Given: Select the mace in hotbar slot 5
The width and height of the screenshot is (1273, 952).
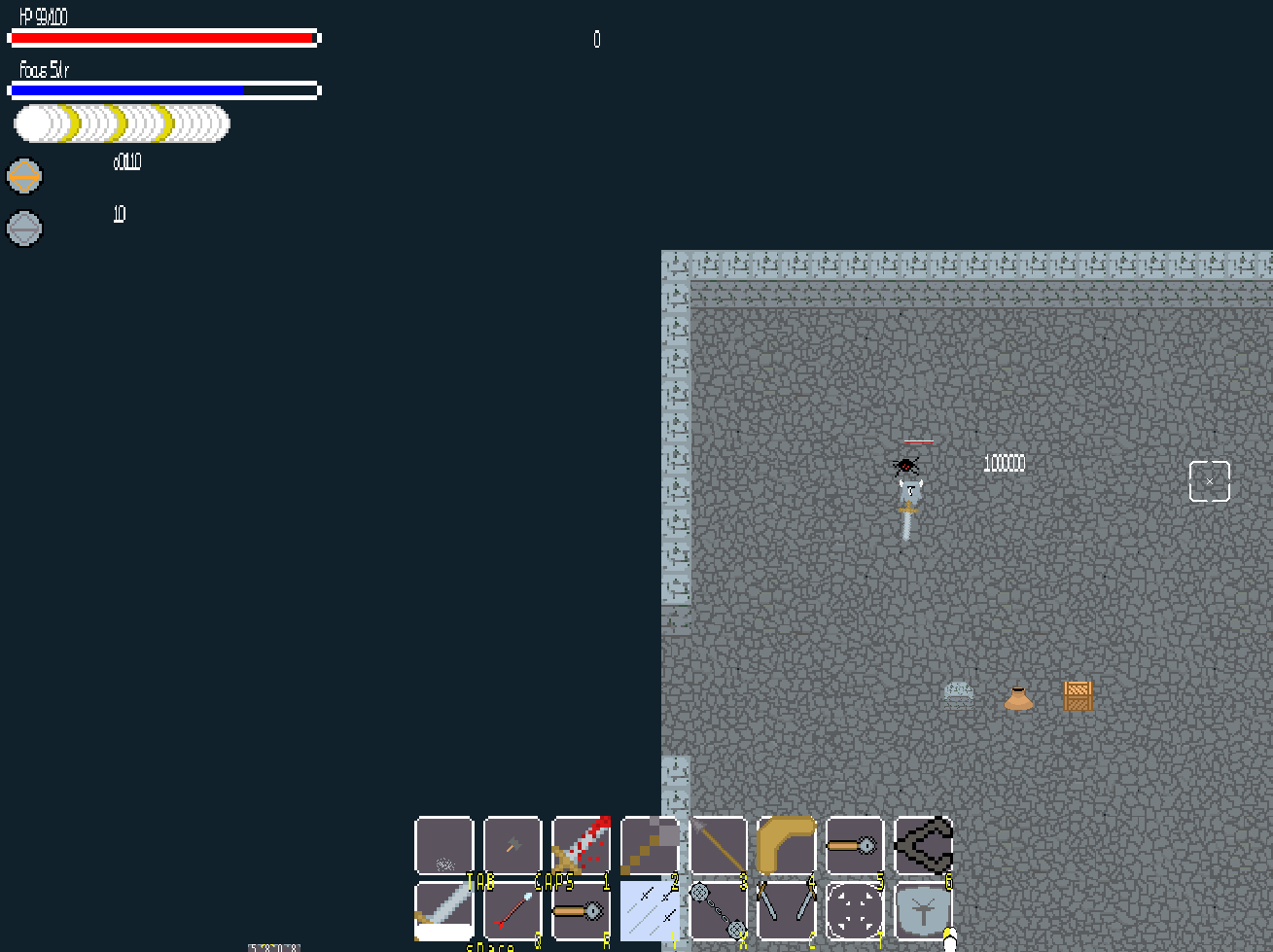Looking at the screenshot, I should coord(853,847).
